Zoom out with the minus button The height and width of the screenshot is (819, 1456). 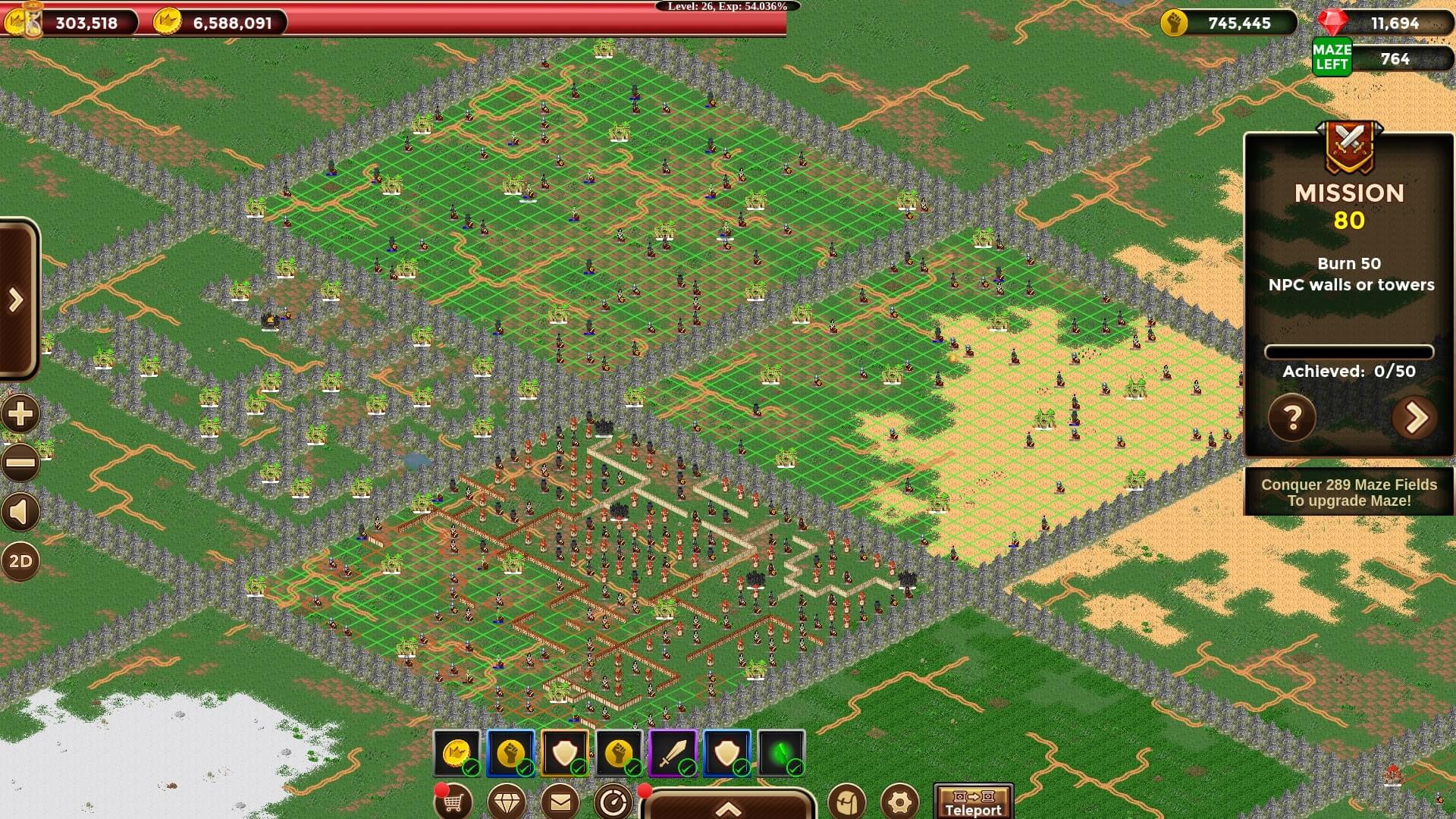20,462
